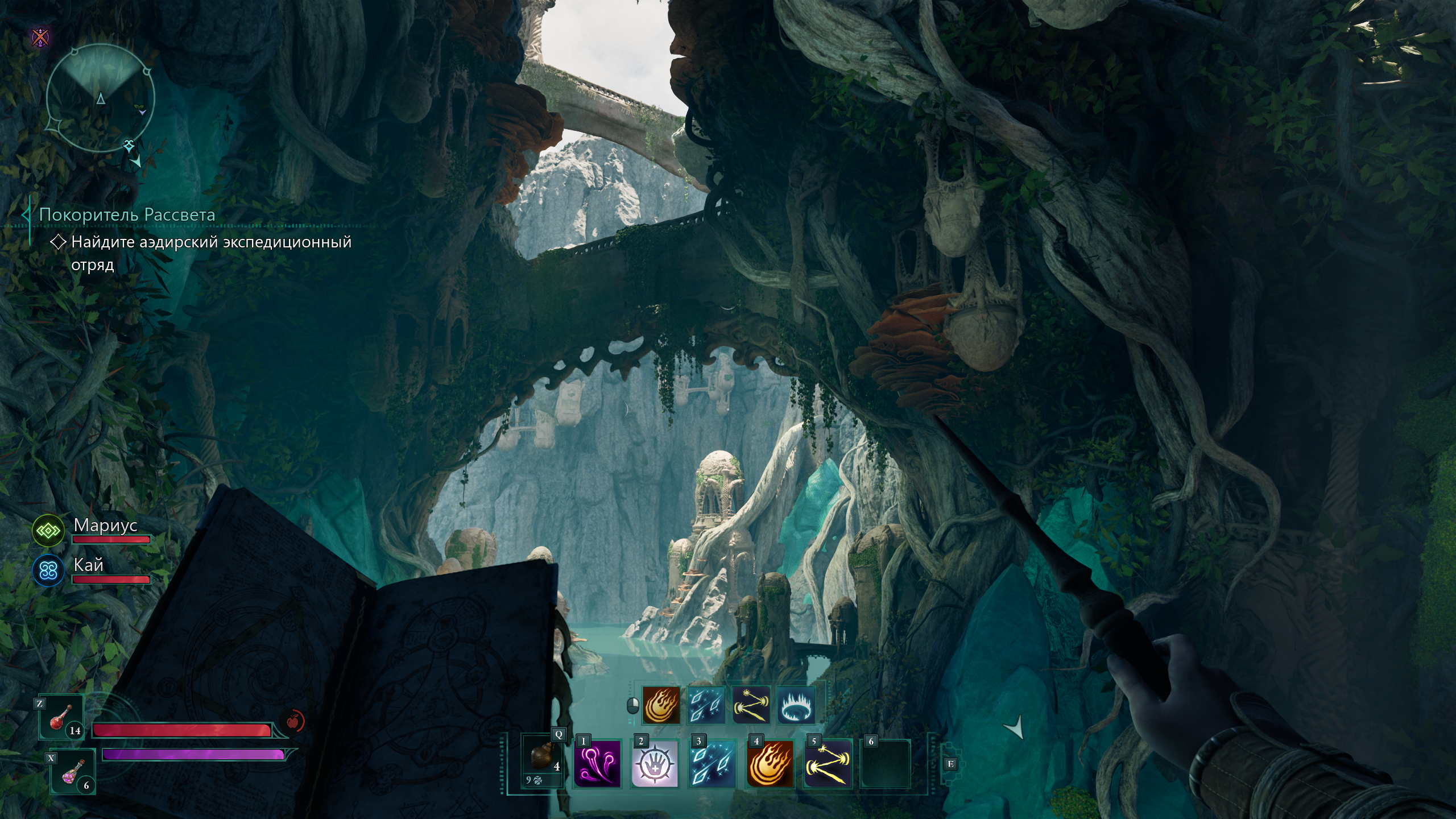Activate the yellow bolt spell in slot 5

point(828,763)
